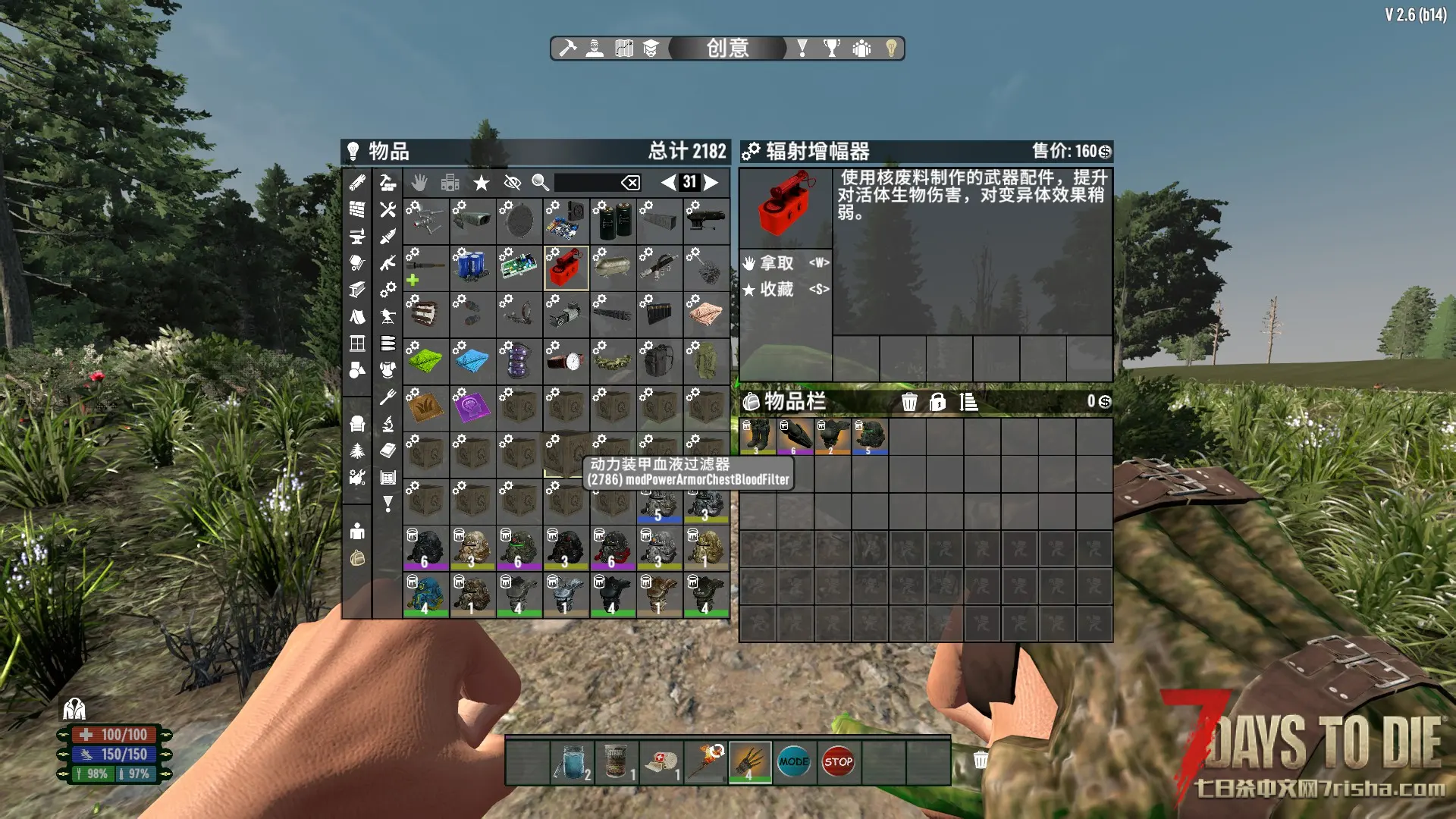This screenshot has height=819, width=1456.
Task: Select the wristwatch item in grid
Action: [x=566, y=361]
